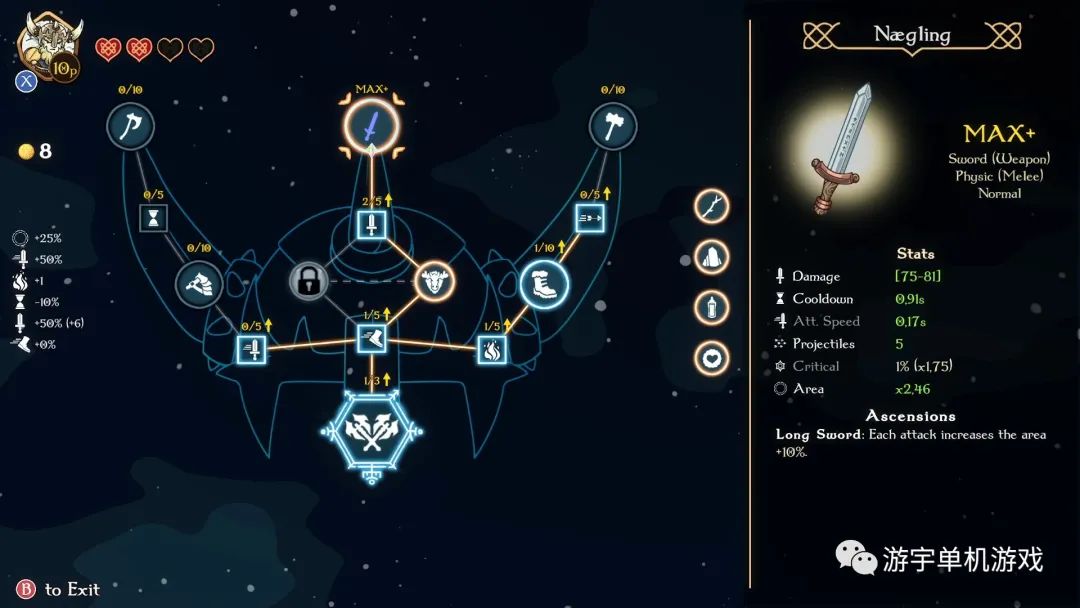Viewport: 1080px width, 608px height.
Task: Choose the bottle icon
Action: click(711, 307)
